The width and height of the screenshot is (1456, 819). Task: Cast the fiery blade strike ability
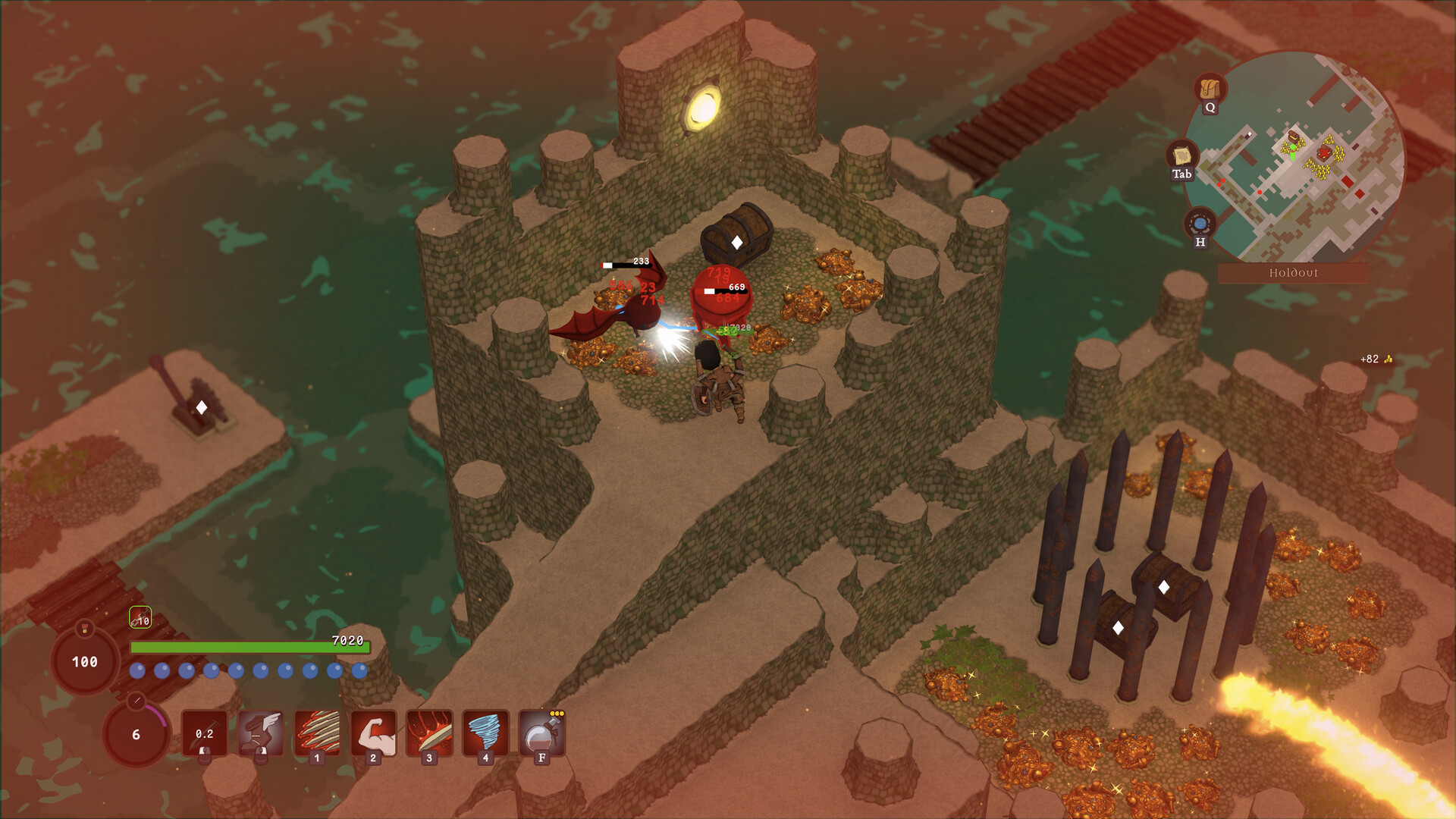coord(429,733)
